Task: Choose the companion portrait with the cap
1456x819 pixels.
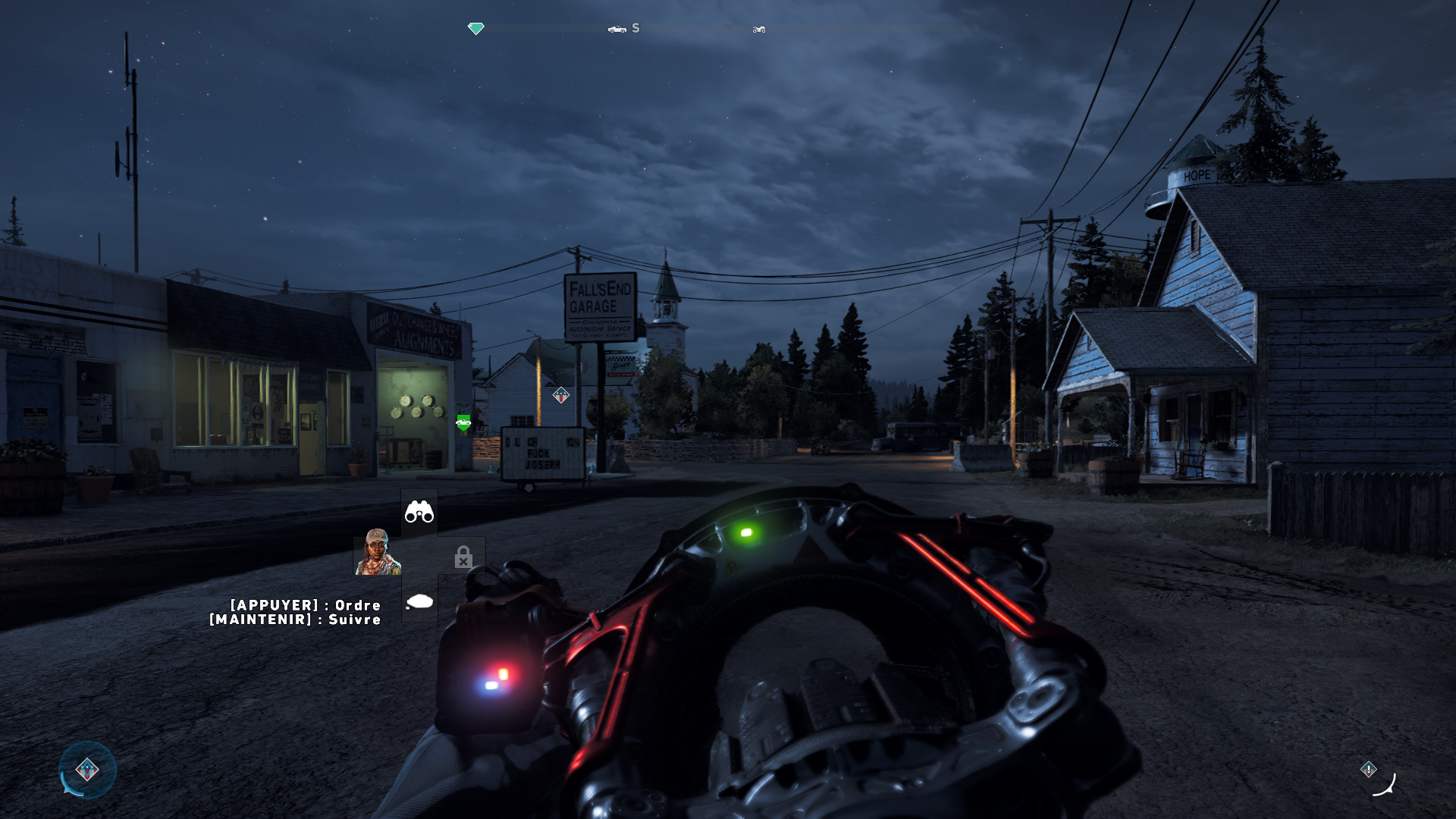Action: 377,552
